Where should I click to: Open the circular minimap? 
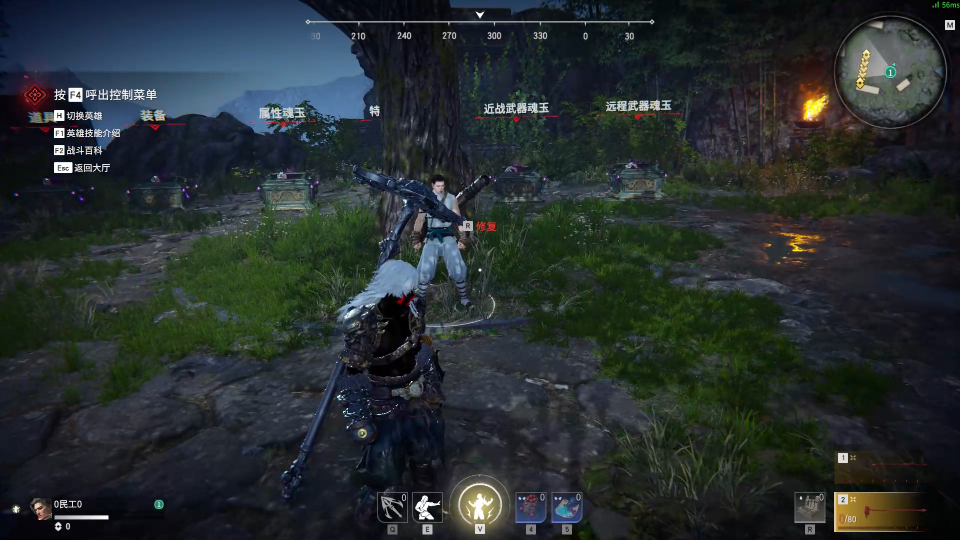[889, 71]
